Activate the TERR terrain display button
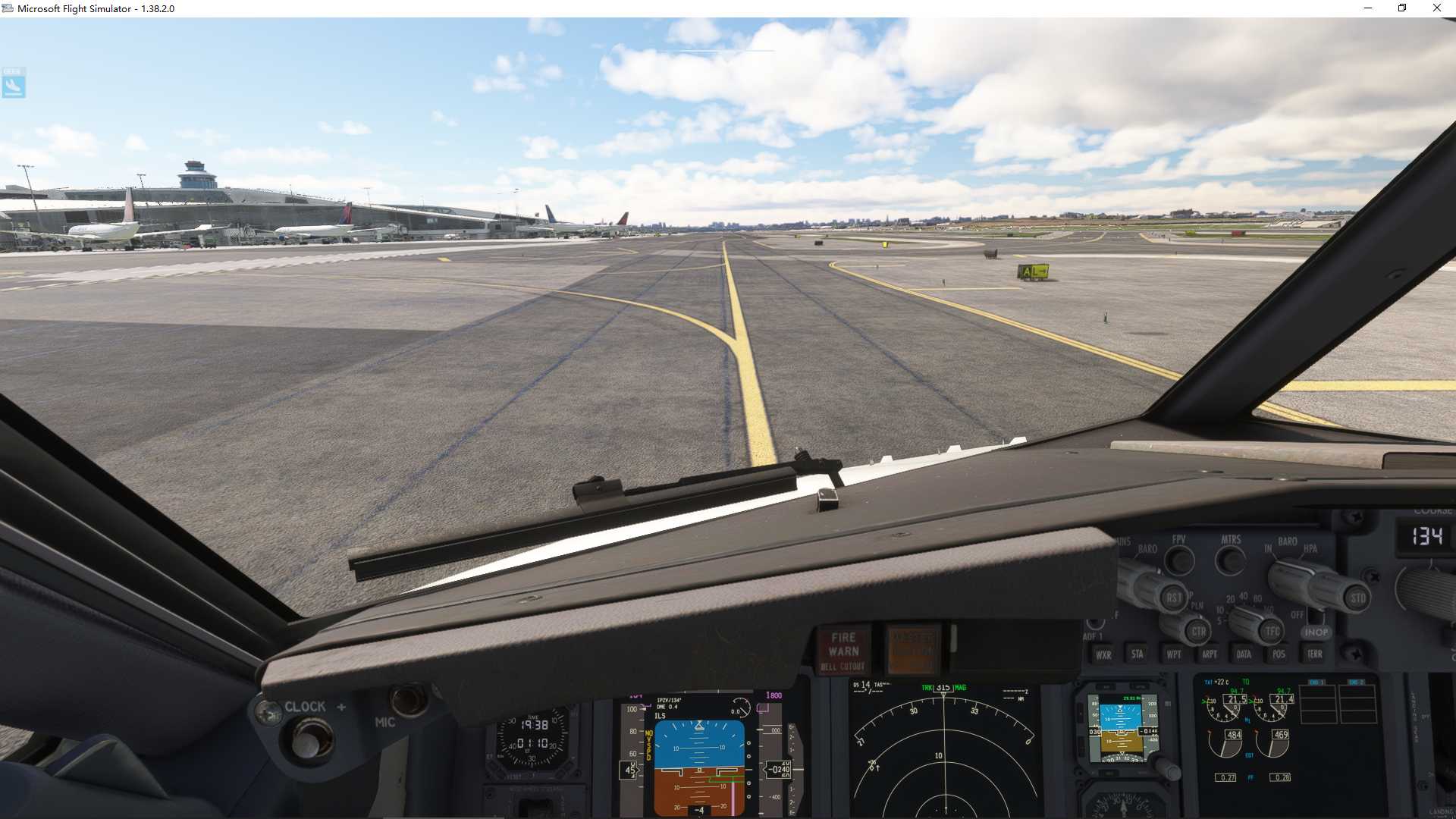Viewport: 1456px width, 819px height. [1314, 654]
